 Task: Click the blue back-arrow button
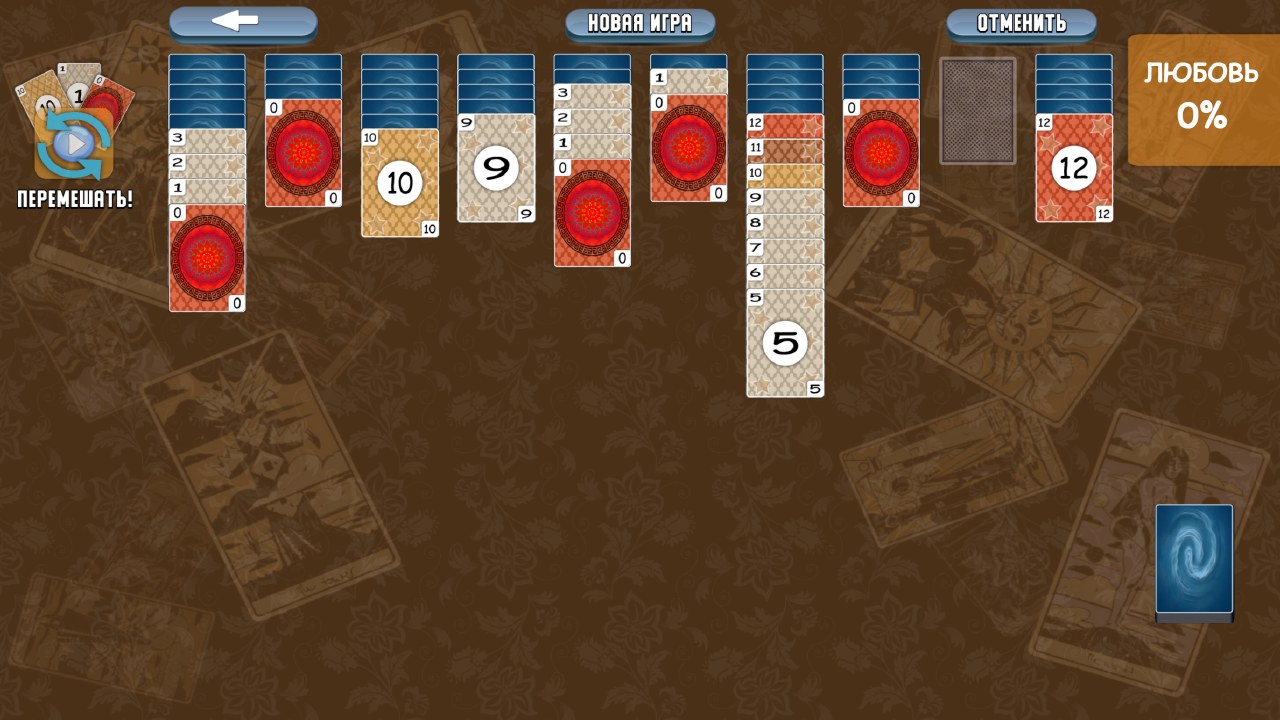242,24
